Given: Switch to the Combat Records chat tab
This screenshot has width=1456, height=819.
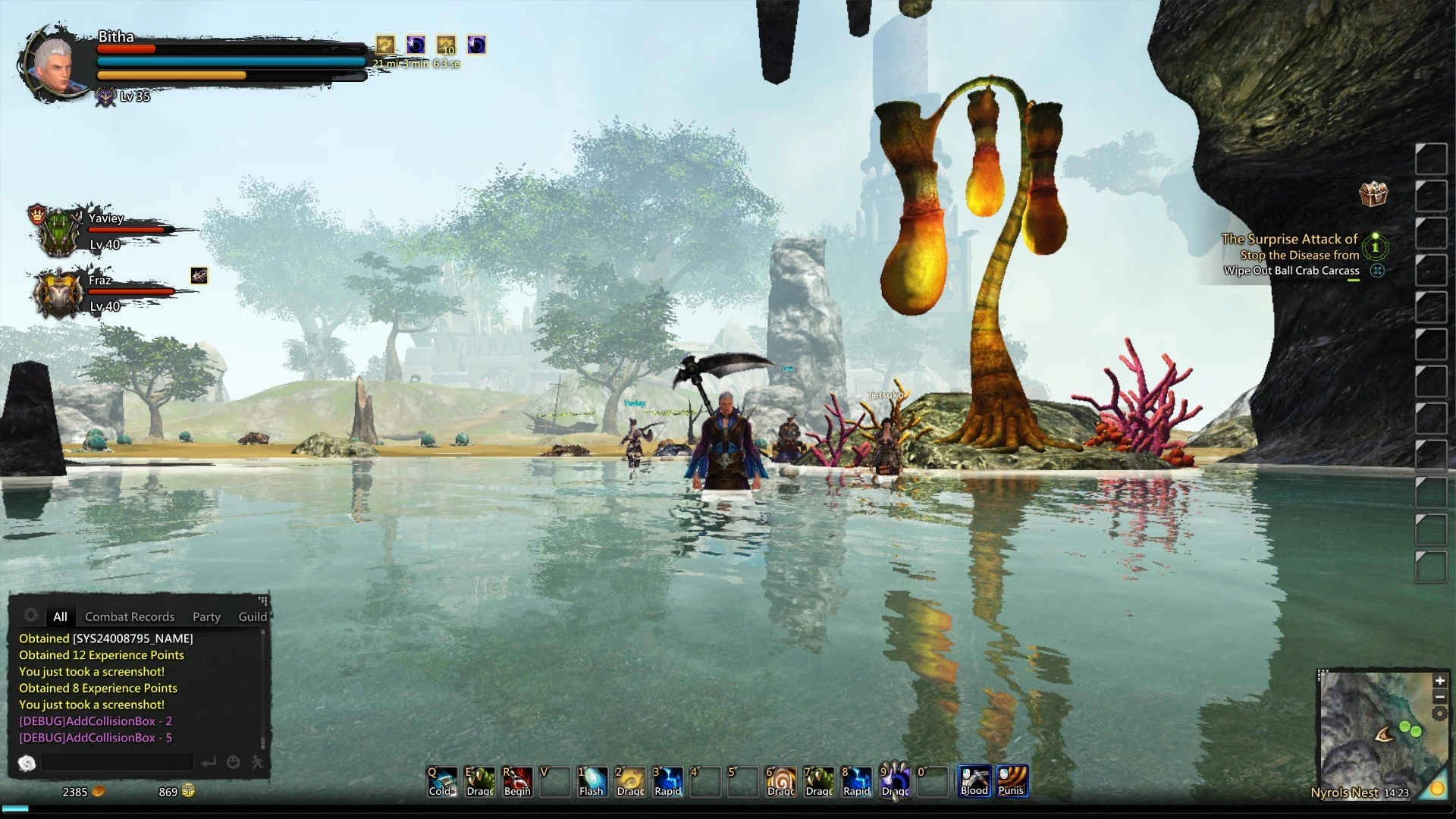Looking at the screenshot, I should tap(130, 617).
